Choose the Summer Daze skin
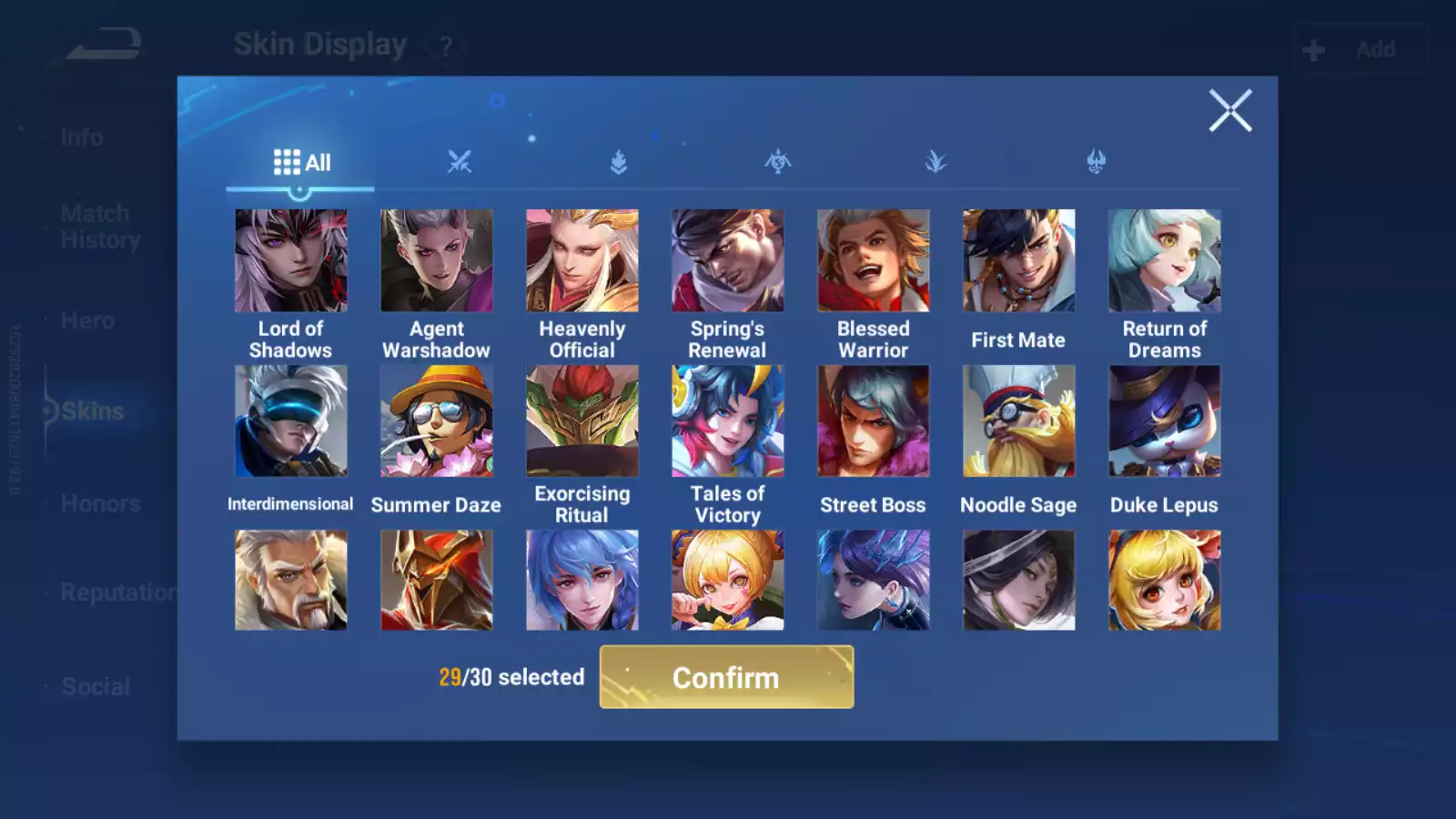The height and width of the screenshot is (819, 1456). pyautogui.click(x=436, y=421)
